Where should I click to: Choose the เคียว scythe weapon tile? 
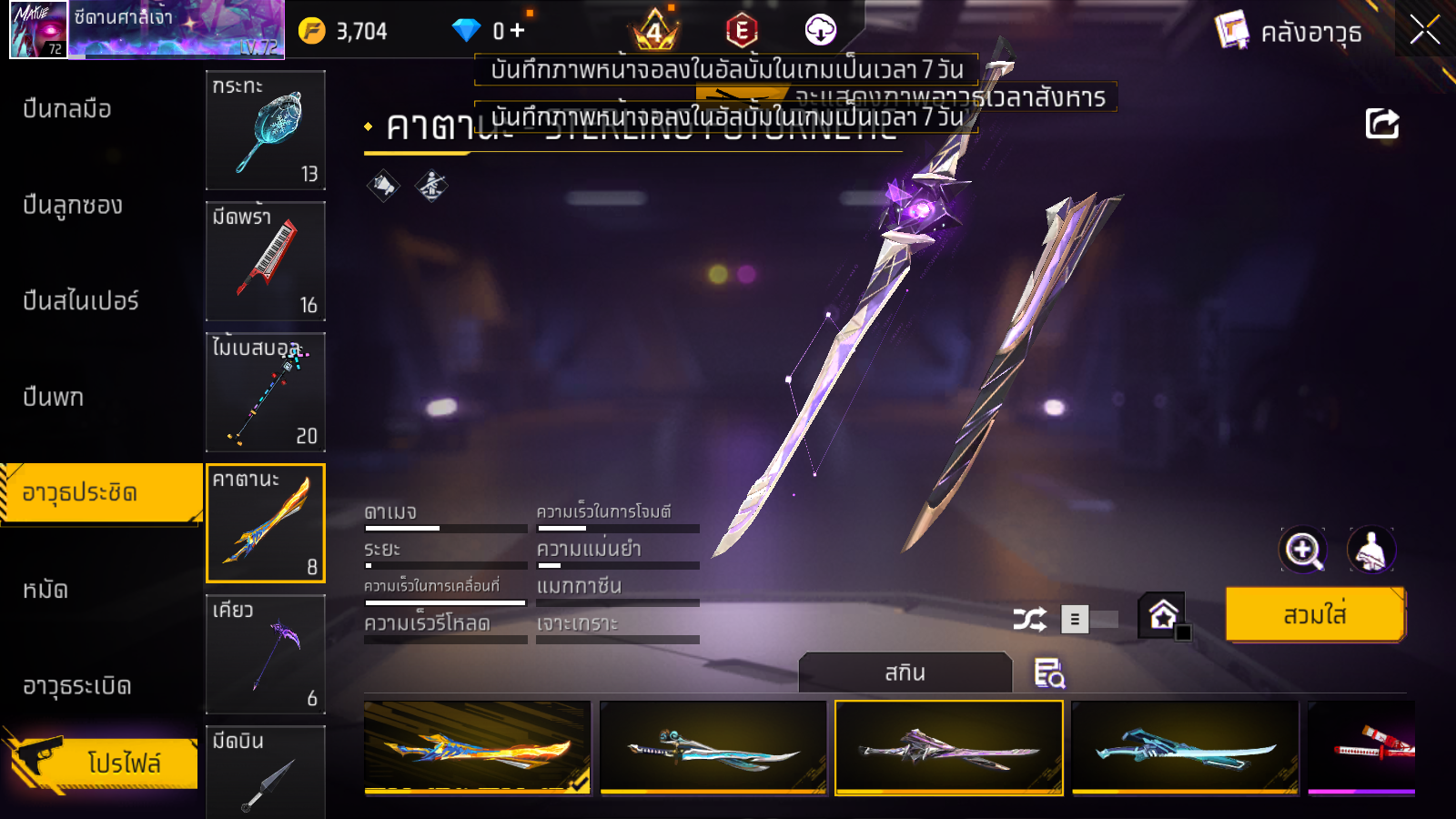point(266,654)
